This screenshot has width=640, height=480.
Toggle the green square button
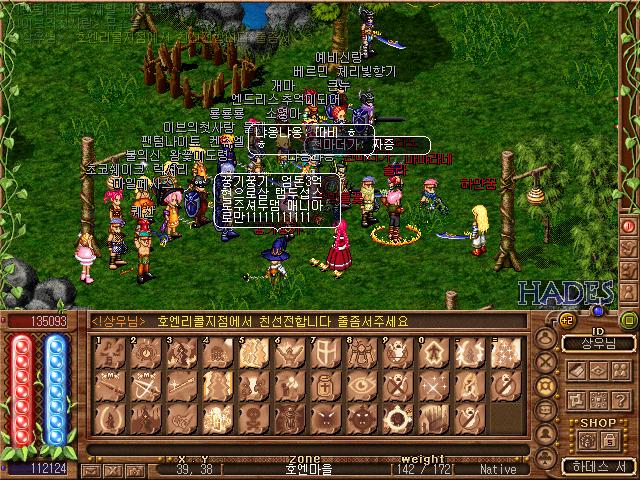coord(629,321)
